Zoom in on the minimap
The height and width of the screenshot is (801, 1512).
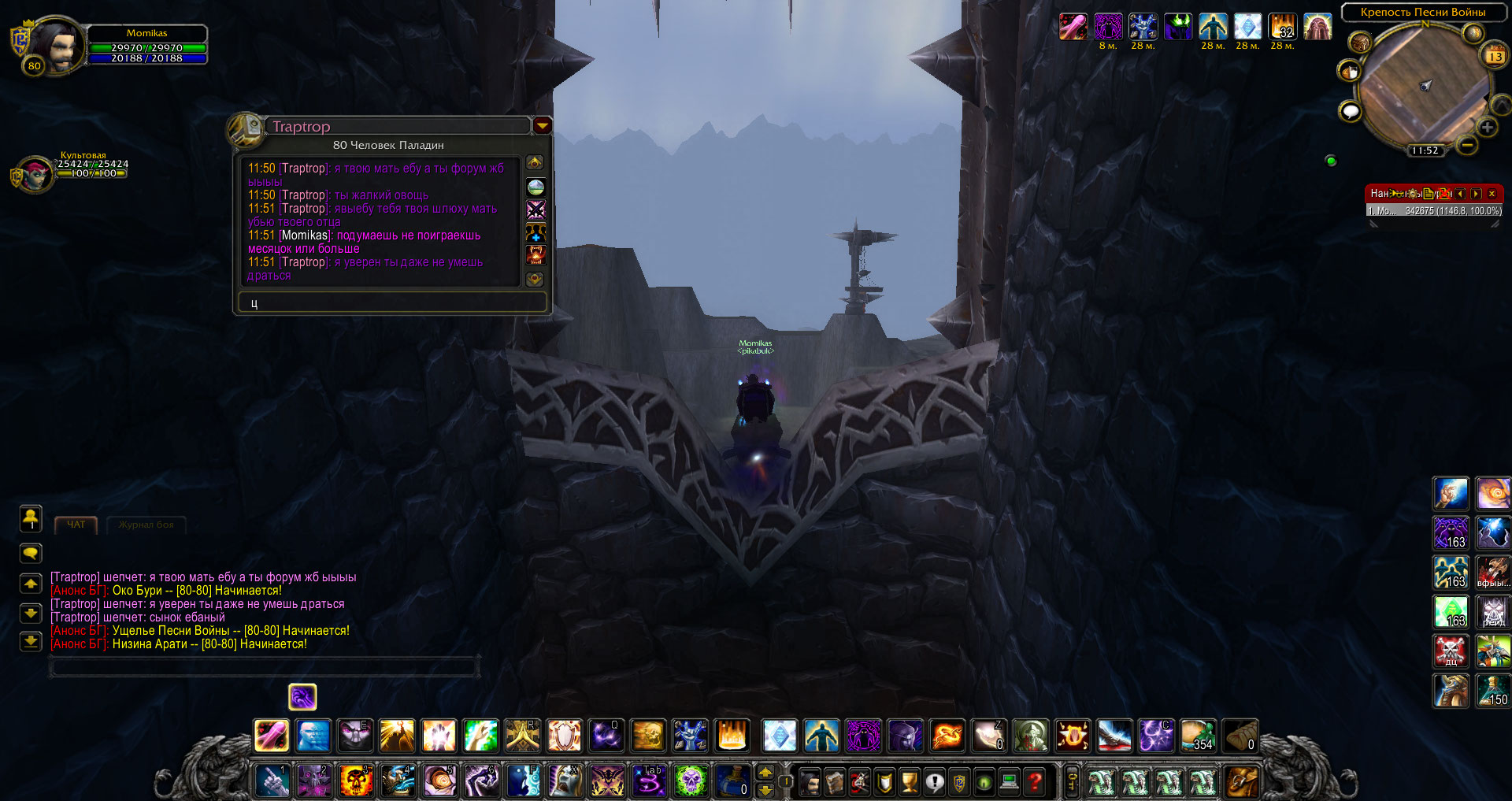click(x=1487, y=128)
